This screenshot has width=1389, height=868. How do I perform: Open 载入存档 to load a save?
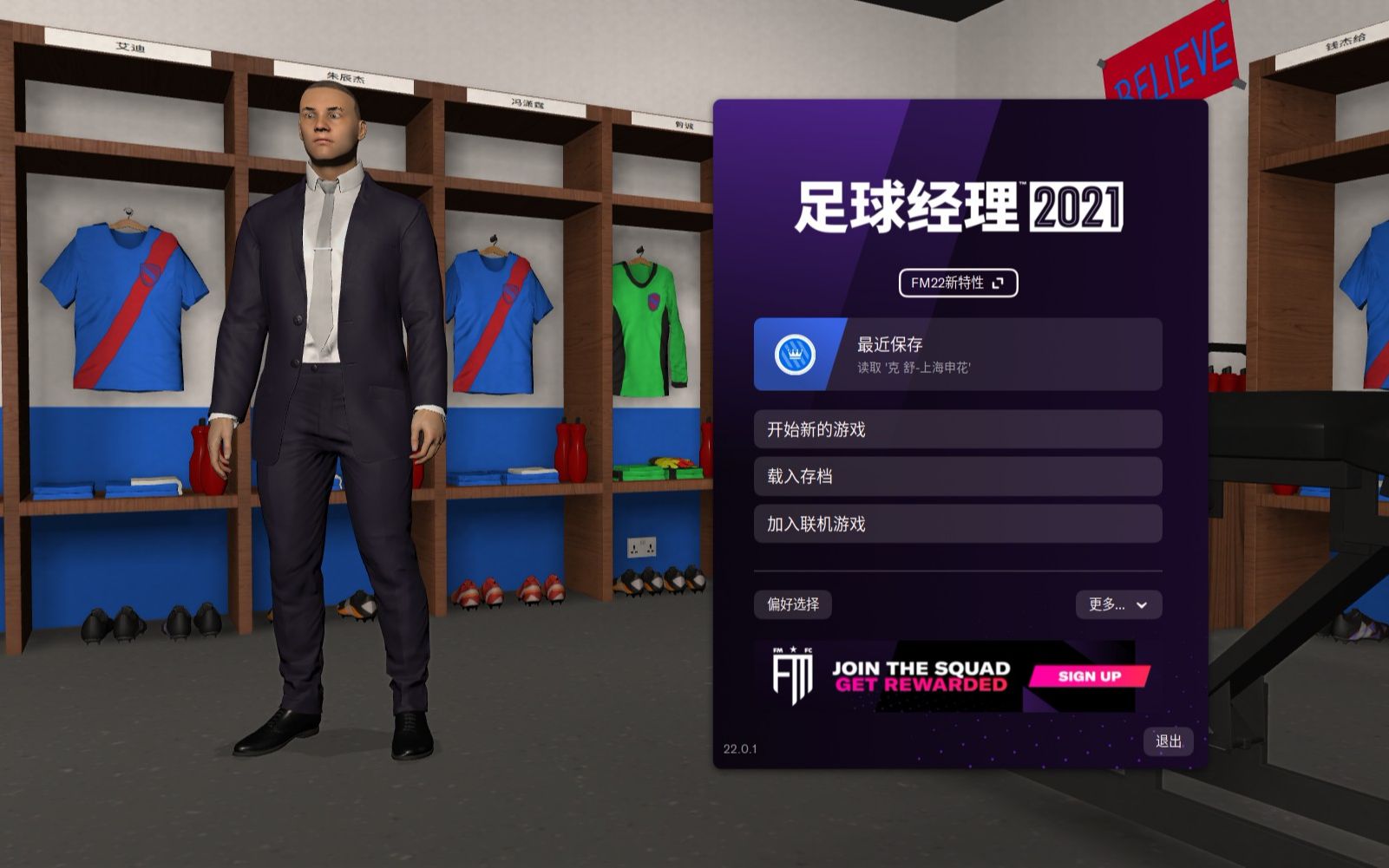point(958,476)
